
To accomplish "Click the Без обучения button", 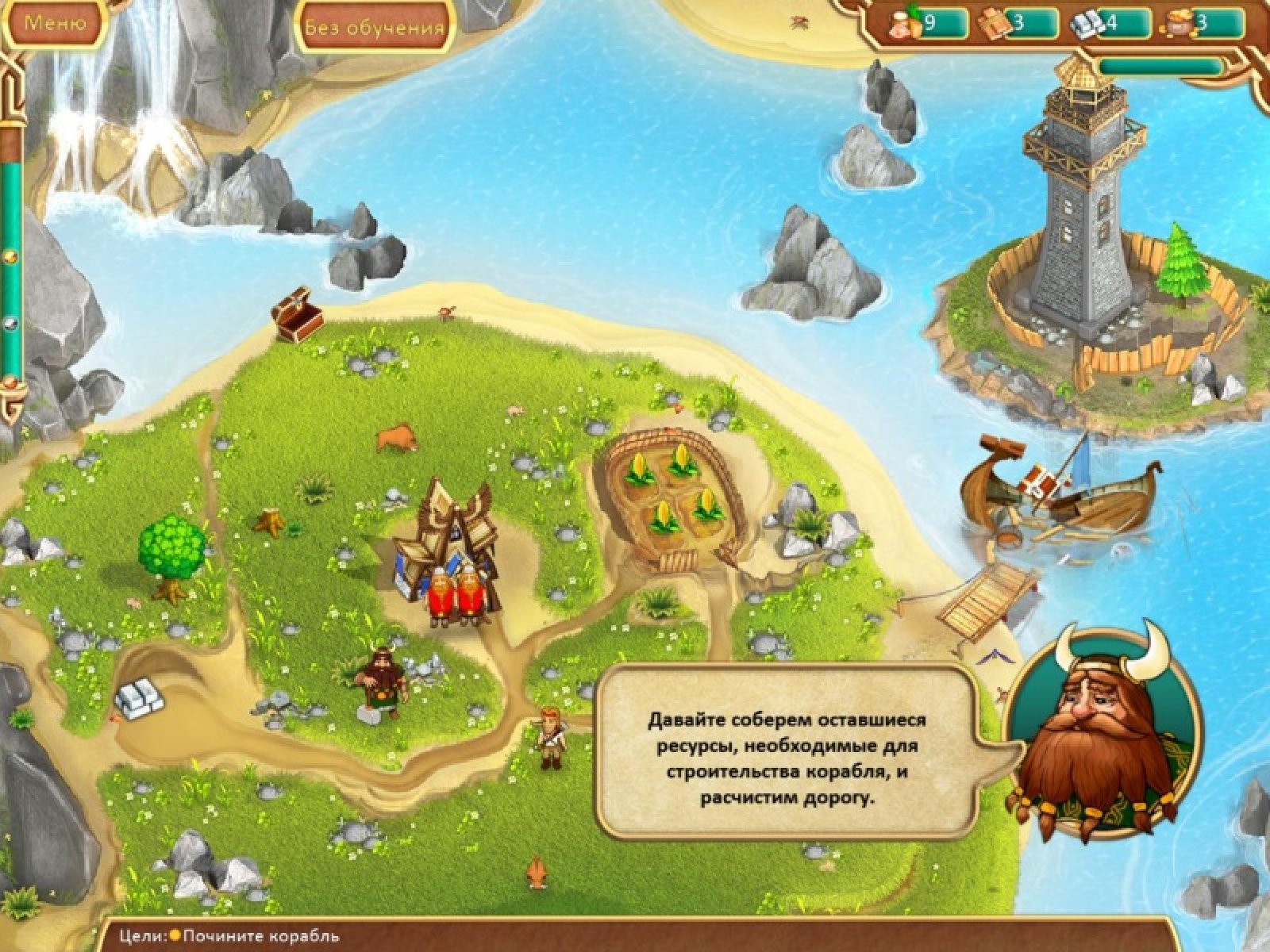I will [375, 27].
